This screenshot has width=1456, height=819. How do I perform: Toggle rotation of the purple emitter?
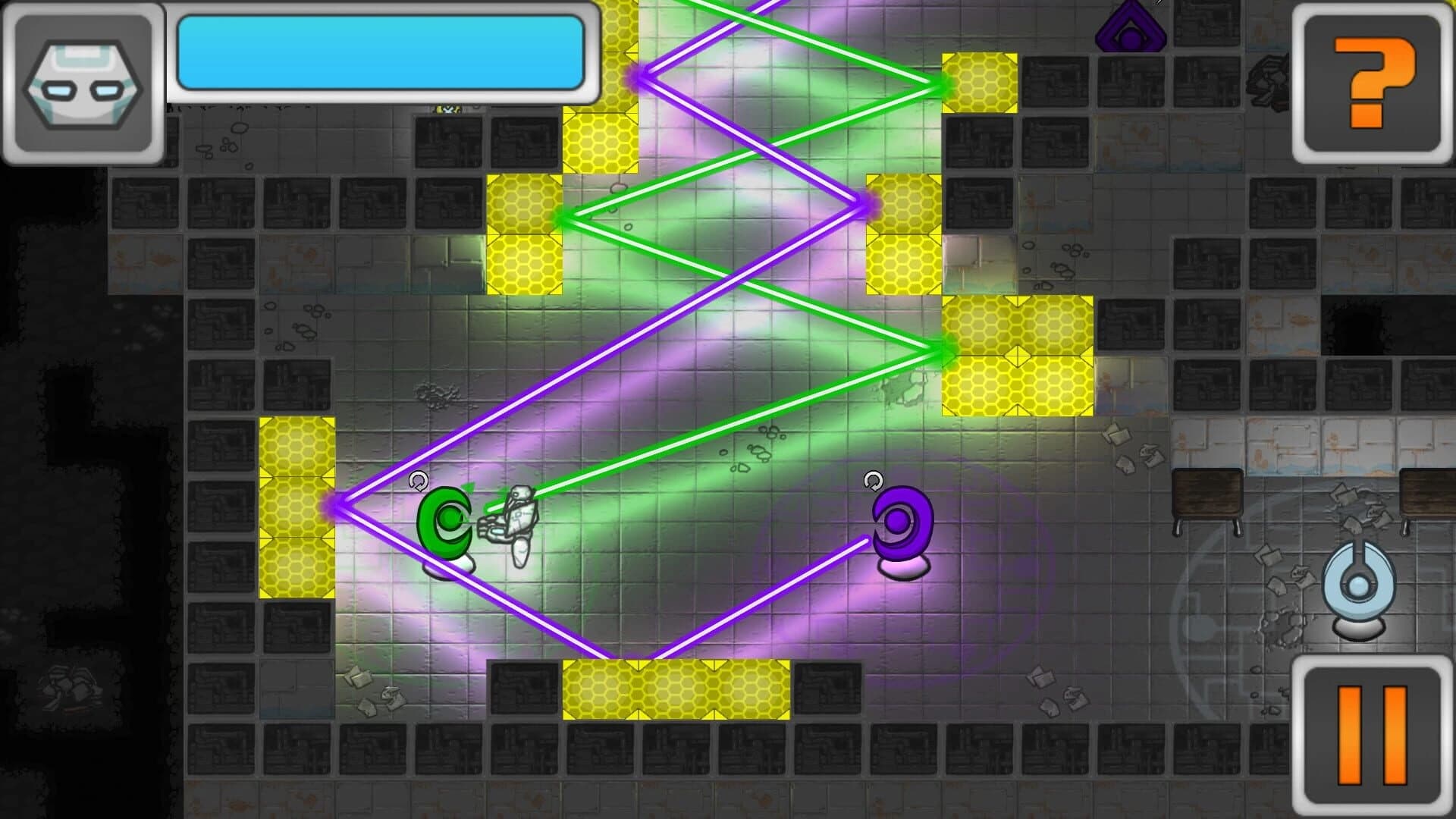[874, 479]
